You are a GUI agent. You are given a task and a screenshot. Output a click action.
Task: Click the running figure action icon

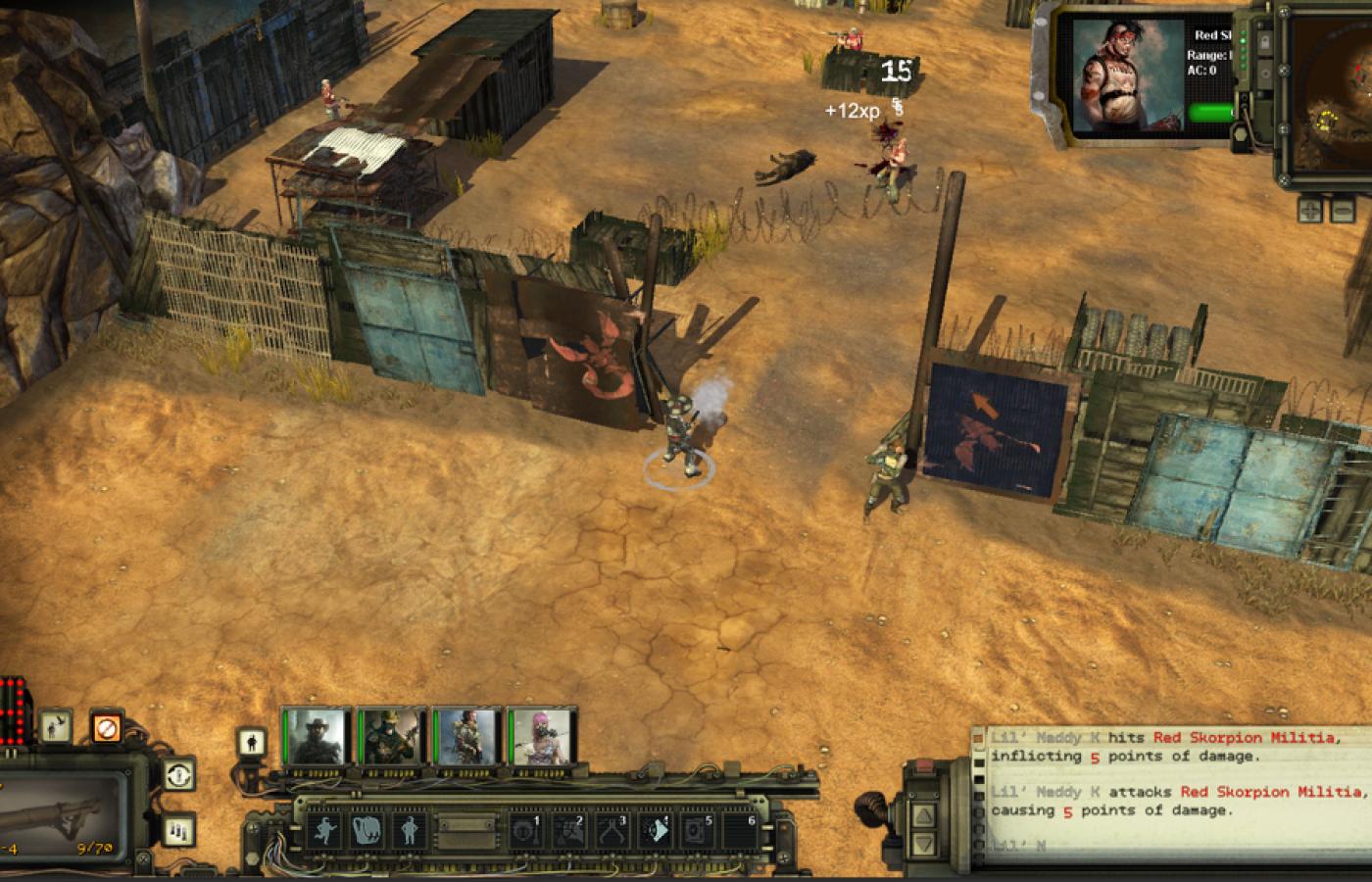[323, 831]
